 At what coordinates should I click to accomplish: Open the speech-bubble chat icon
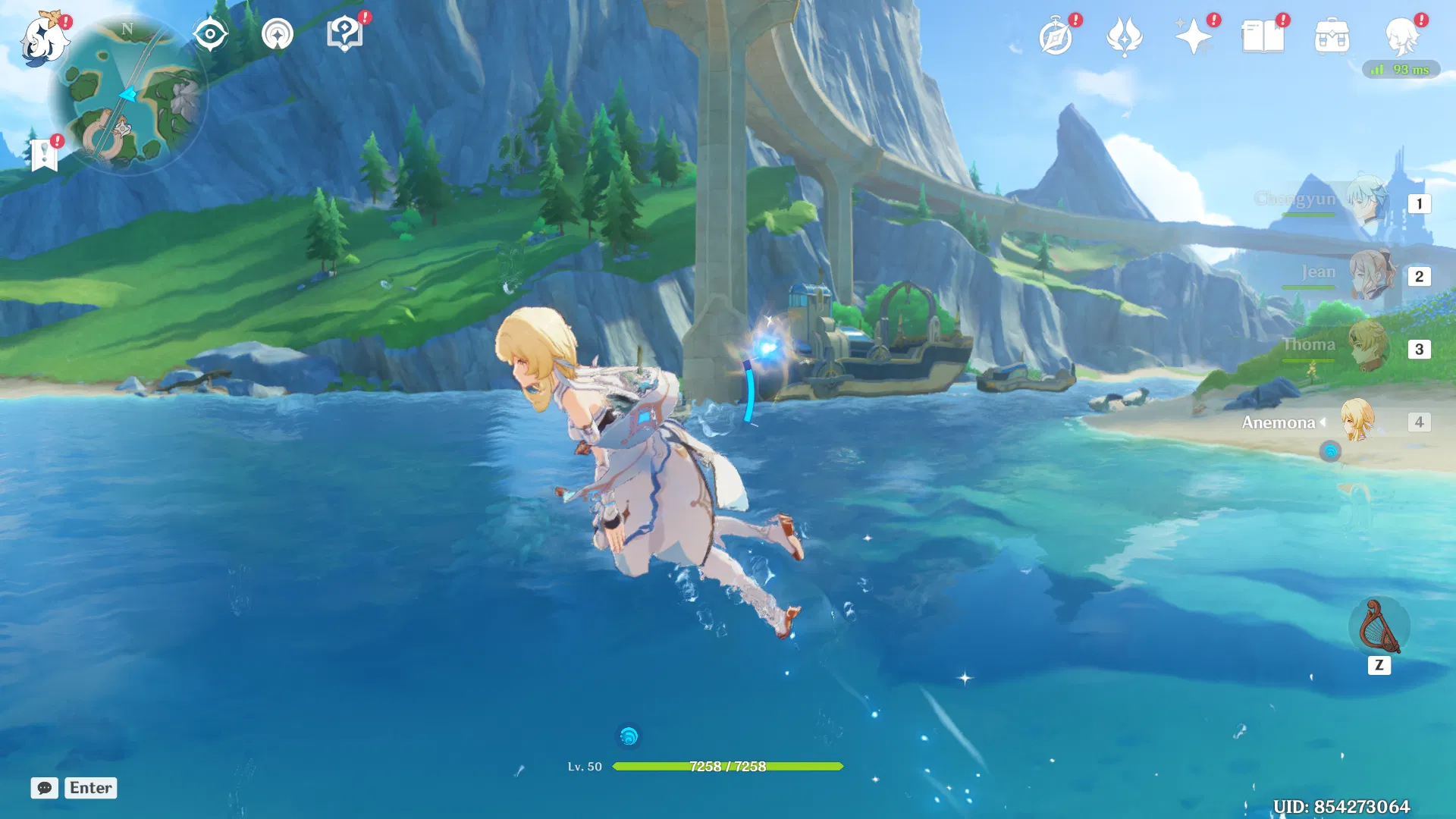tap(44, 788)
